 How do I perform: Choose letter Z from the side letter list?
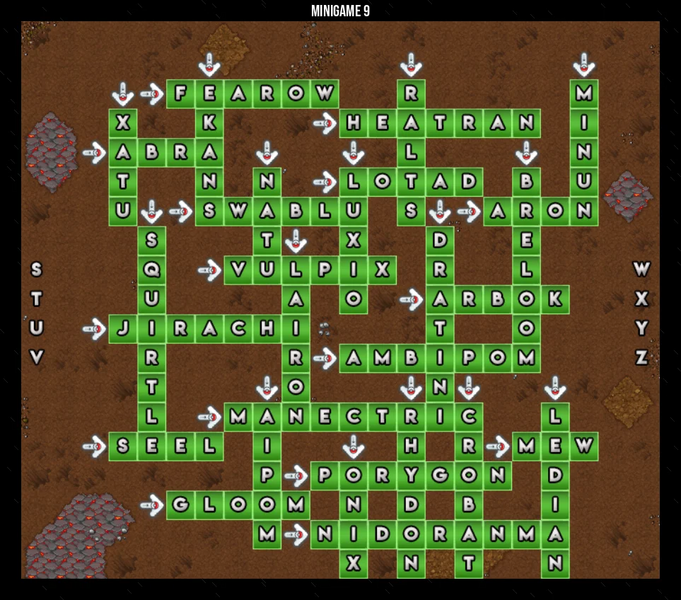[x=642, y=357]
